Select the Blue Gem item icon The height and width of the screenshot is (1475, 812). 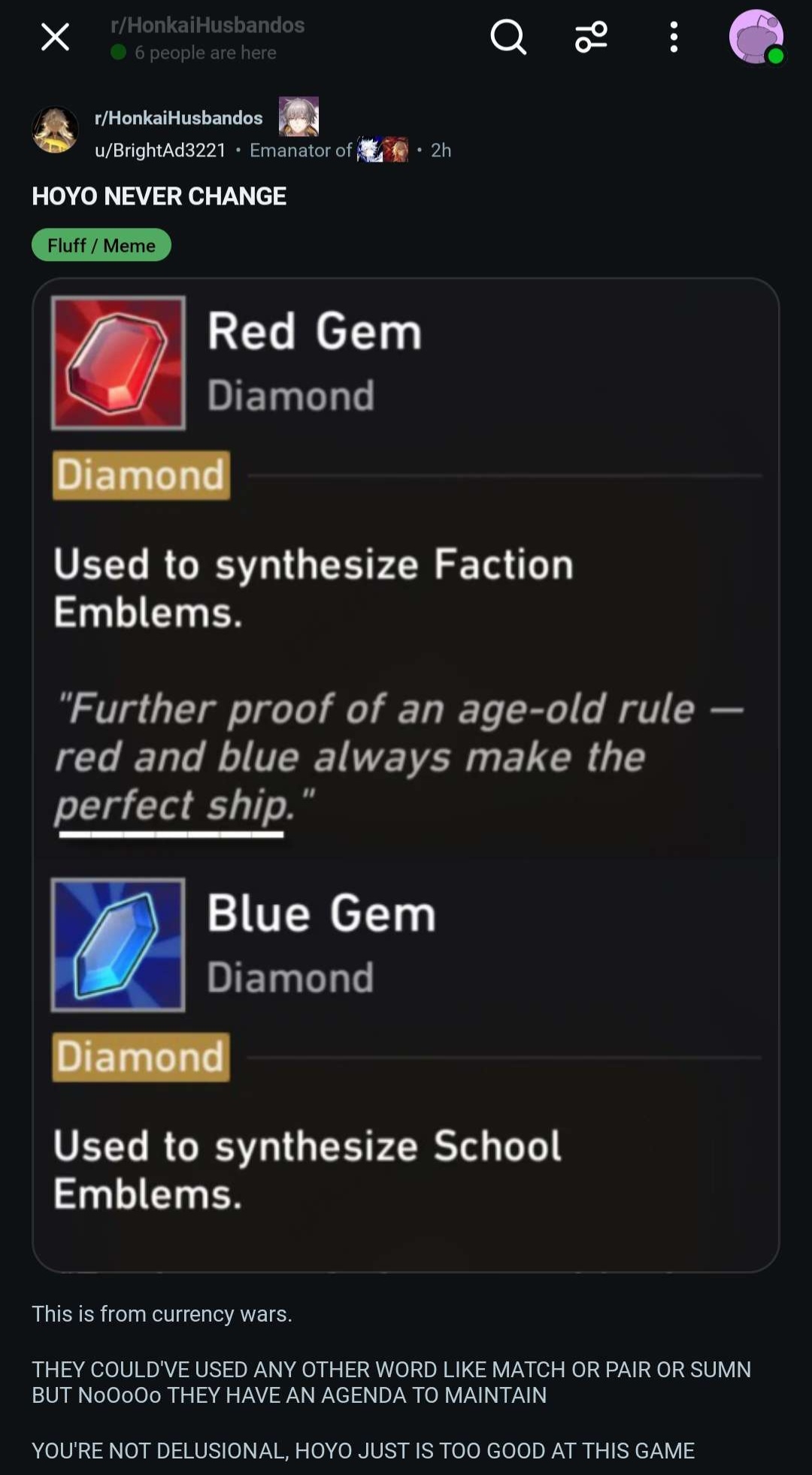[118, 945]
